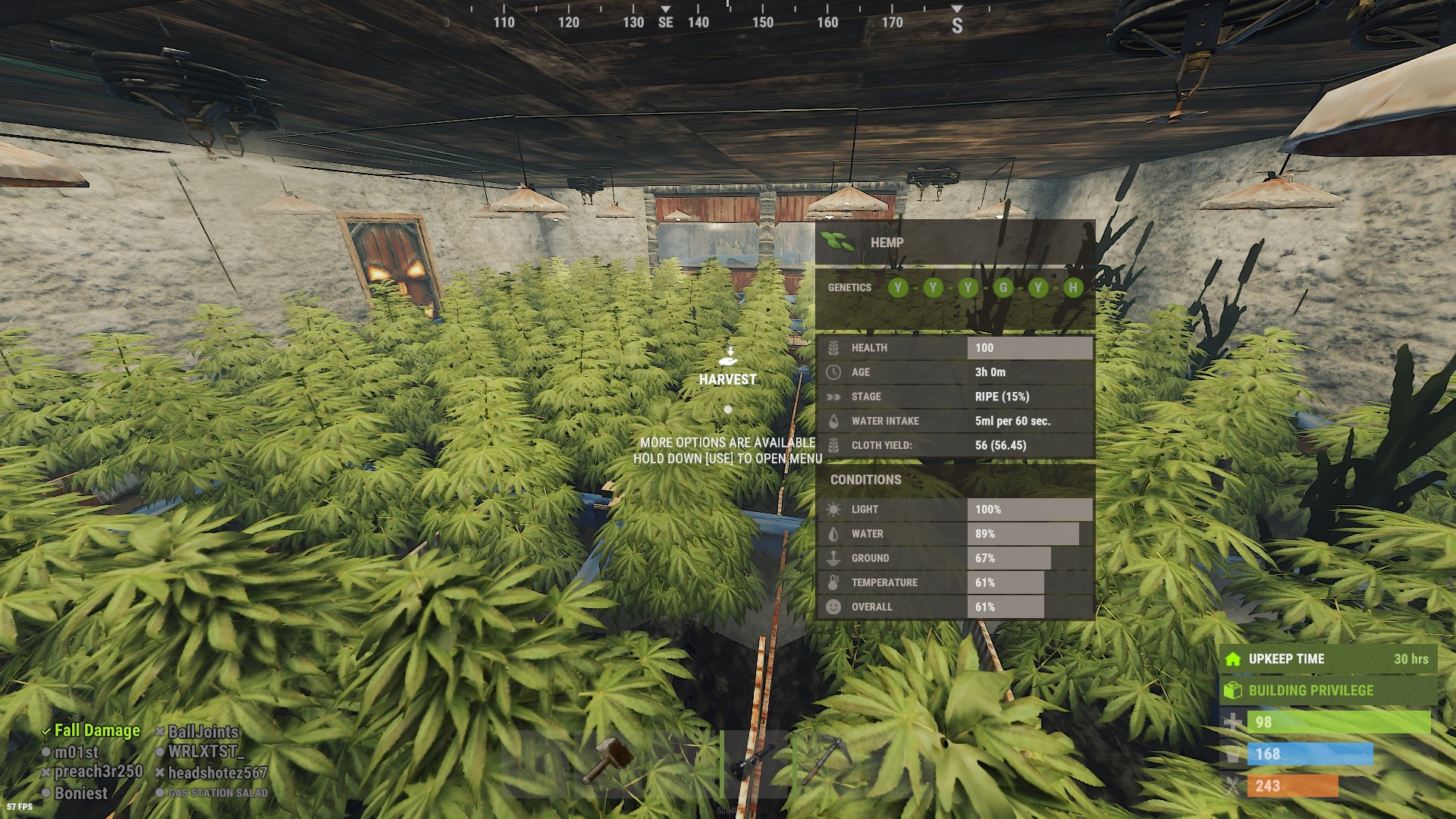Click the Water Intake droplet icon

pyautogui.click(x=833, y=421)
